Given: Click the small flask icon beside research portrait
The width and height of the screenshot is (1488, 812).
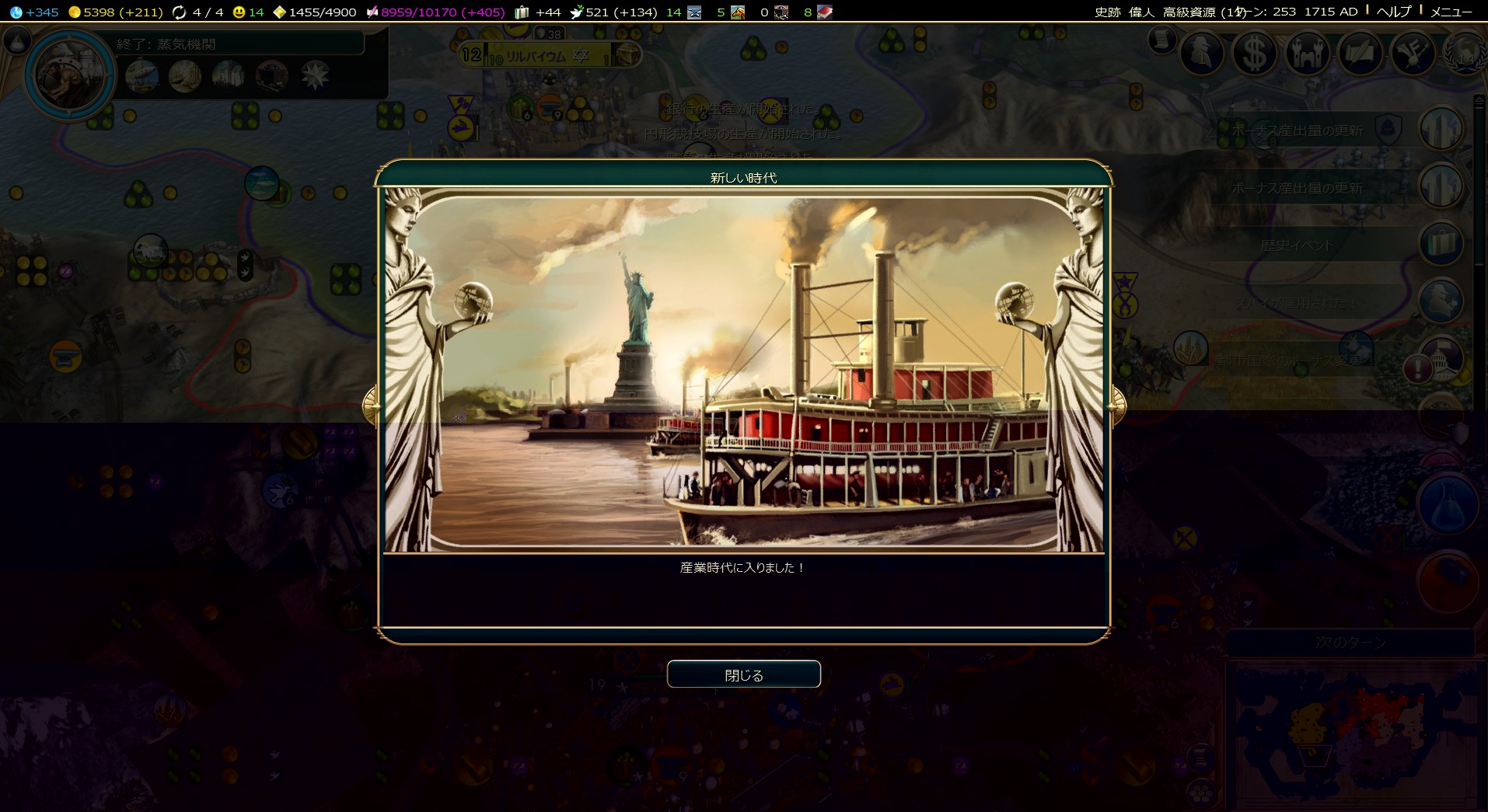Looking at the screenshot, I should [x=17, y=41].
